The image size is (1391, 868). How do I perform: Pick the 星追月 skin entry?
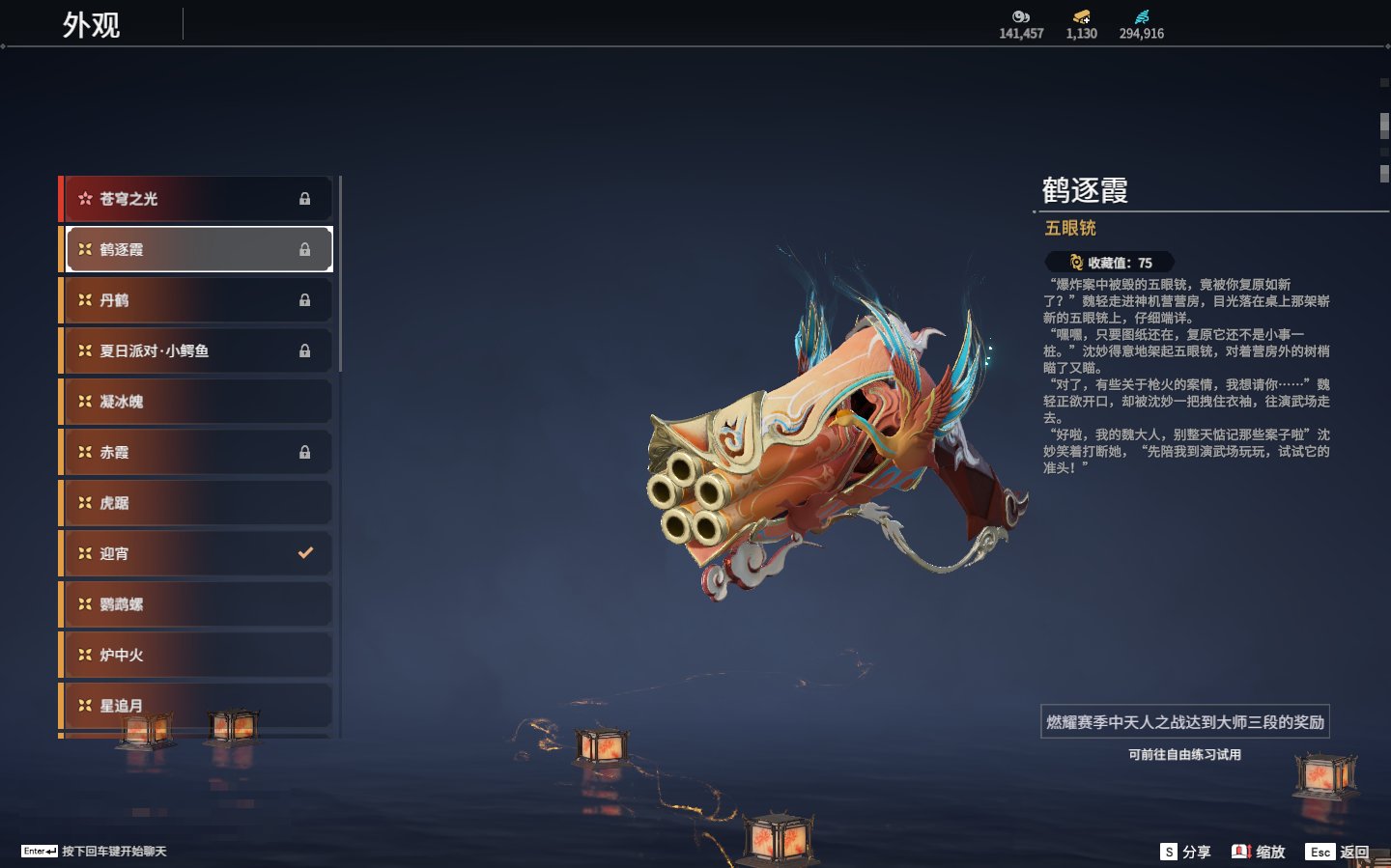(x=198, y=705)
